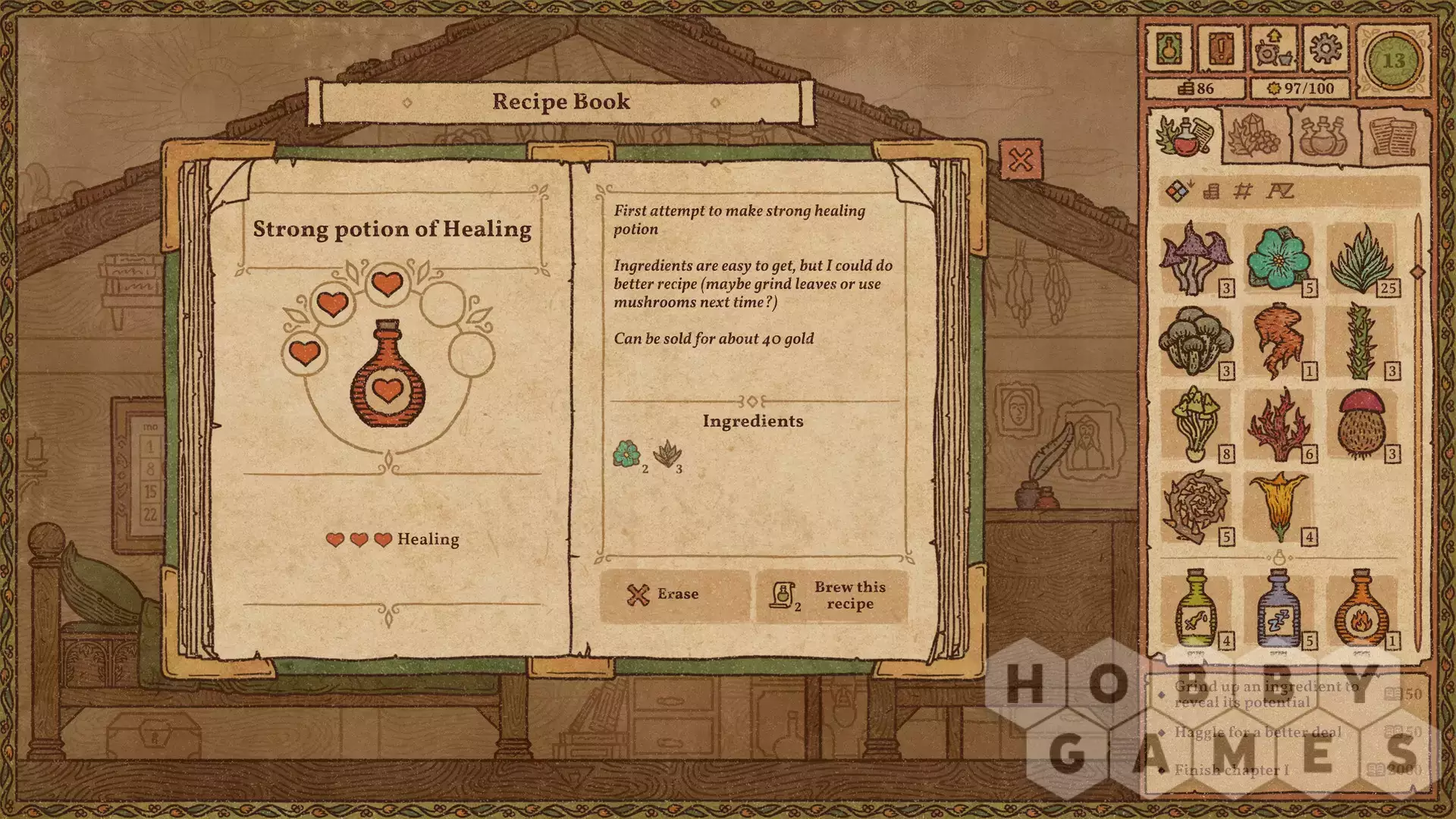This screenshot has height=819, width=1456.
Task: Pick the orange root ingredient
Action: click(1279, 341)
